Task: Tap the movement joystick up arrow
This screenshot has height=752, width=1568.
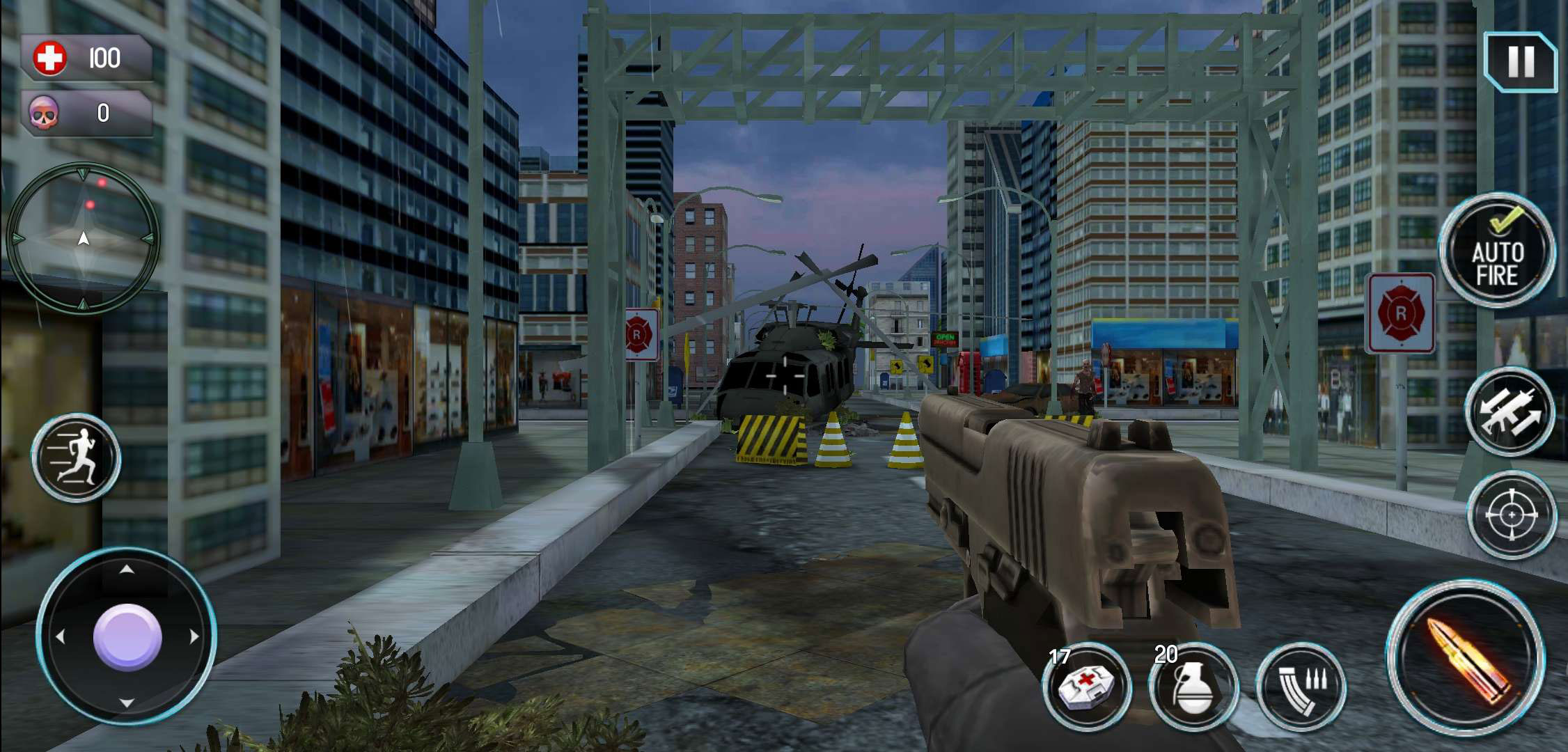Action: (127, 570)
